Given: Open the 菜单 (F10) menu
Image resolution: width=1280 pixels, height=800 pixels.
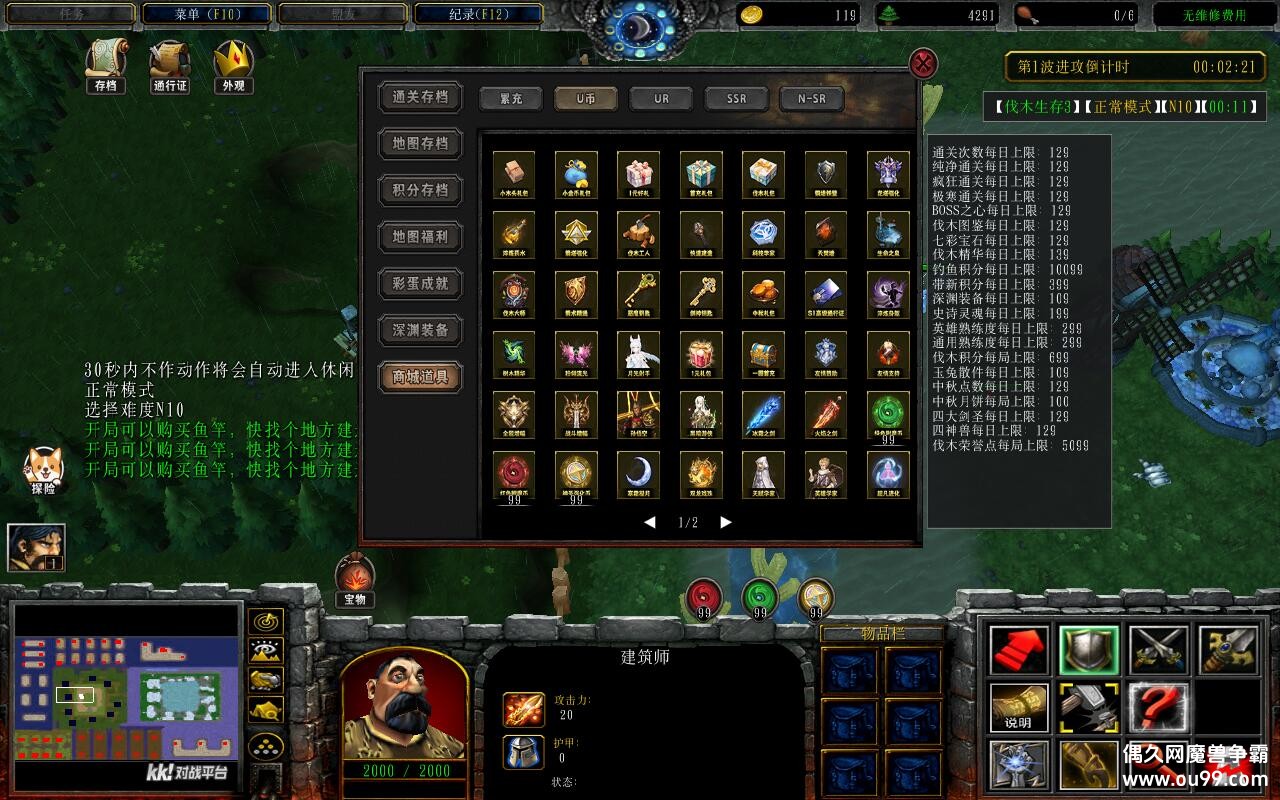Looking at the screenshot, I should [x=207, y=14].
